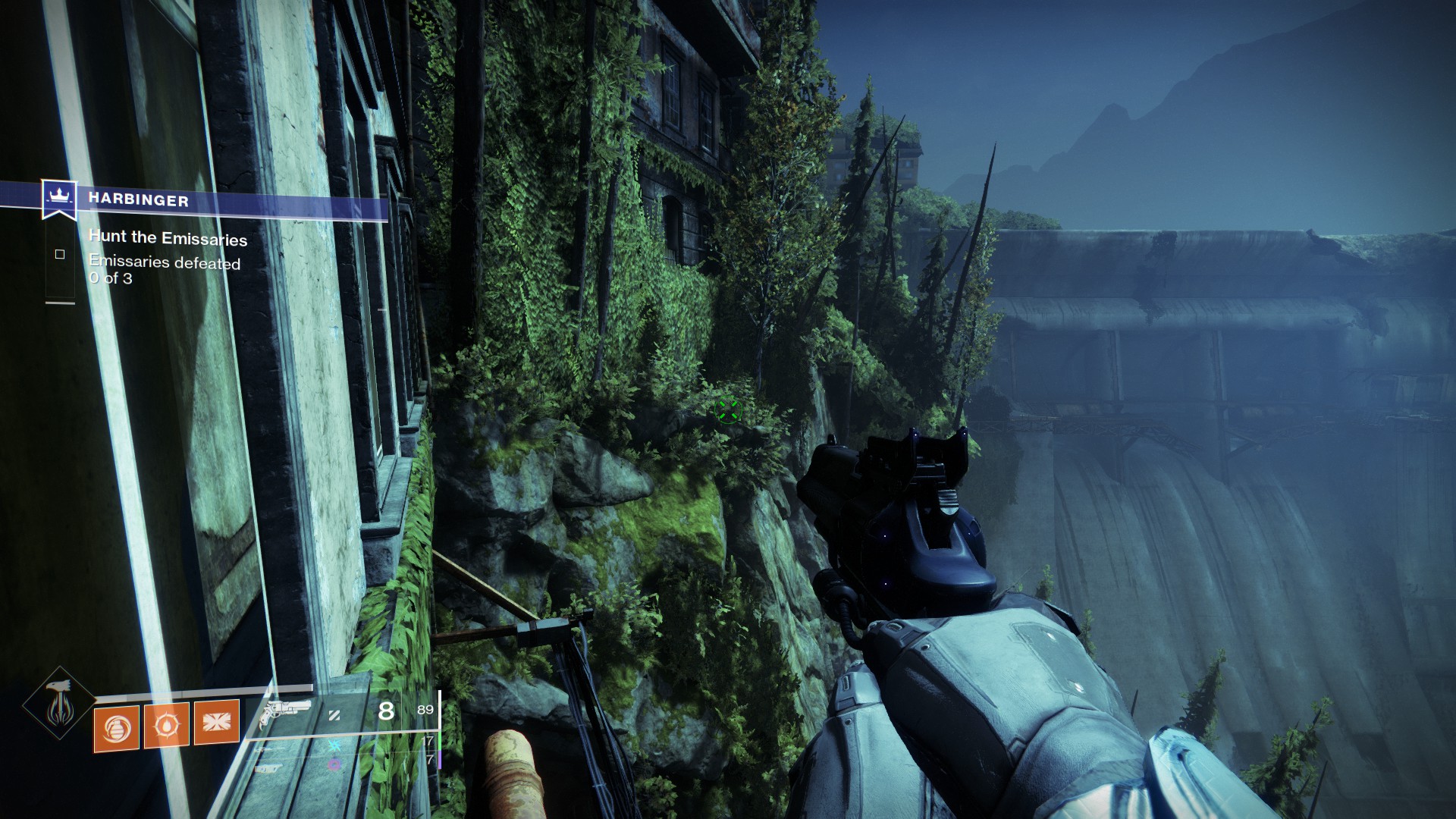Tick the Emissaries defeated objective checkbox
The image size is (1456, 819).
pyautogui.click(x=60, y=255)
